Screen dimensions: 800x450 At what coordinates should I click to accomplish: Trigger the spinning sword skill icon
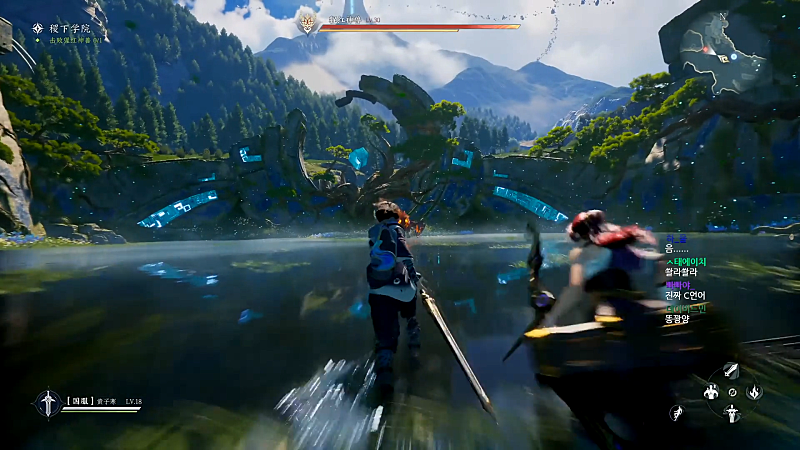pos(732,413)
